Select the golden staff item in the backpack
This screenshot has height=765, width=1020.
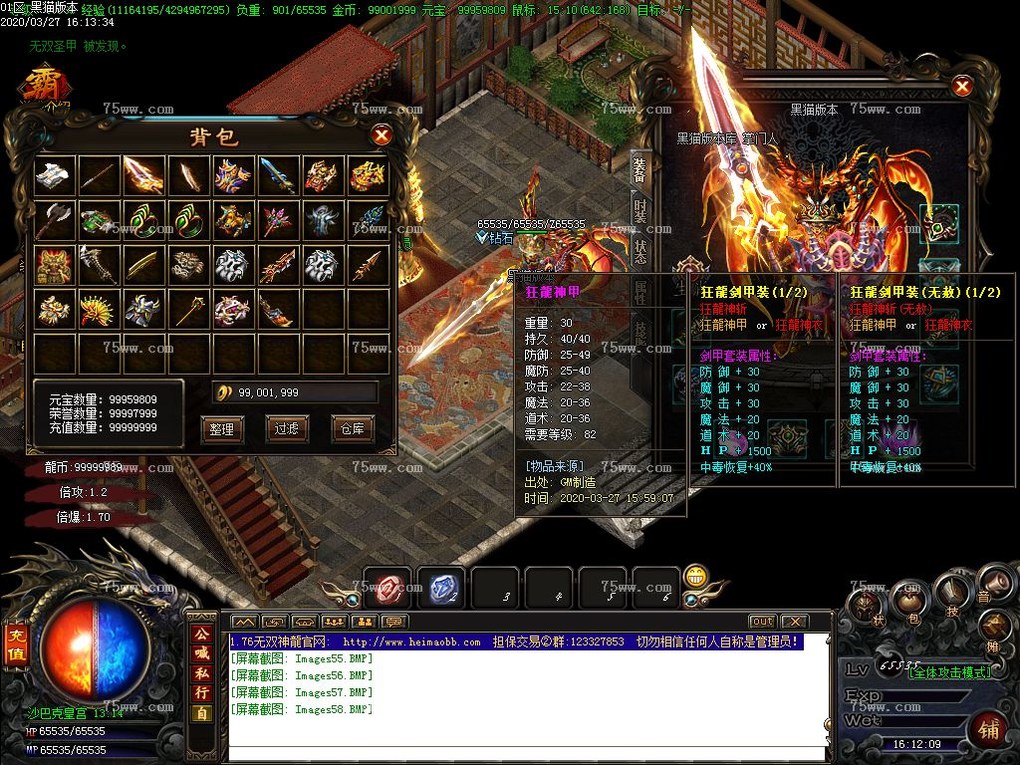[188, 308]
